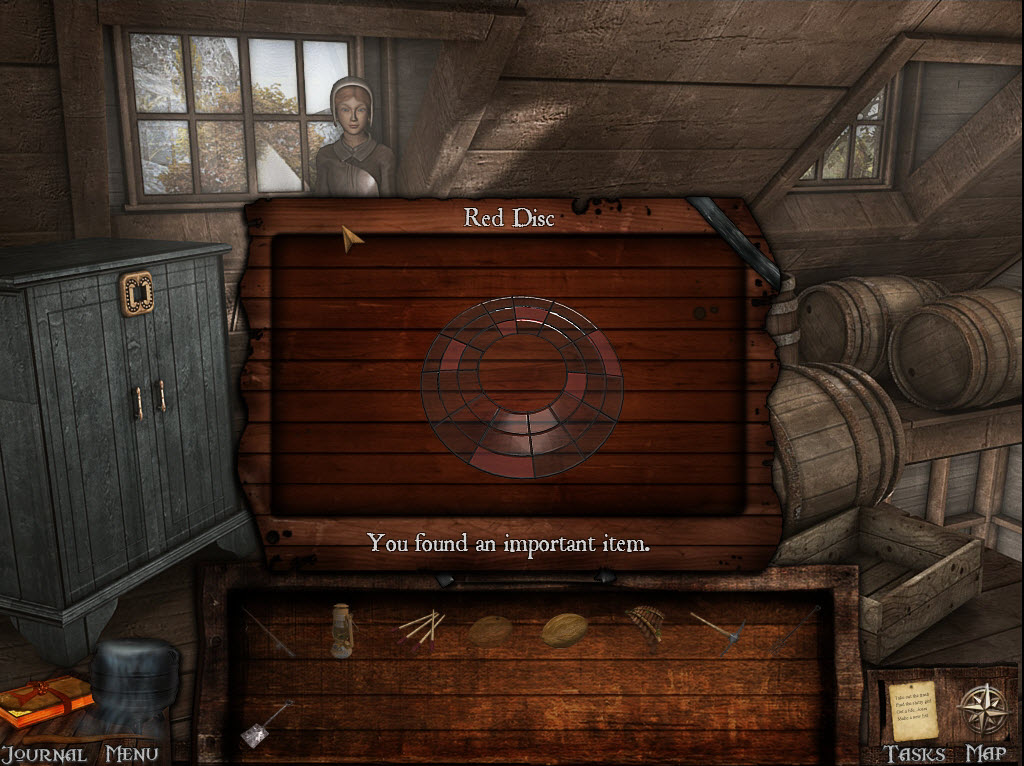Choose the pickaxe in inventory
The width and height of the screenshot is (1024, 766).
(717, 631)
